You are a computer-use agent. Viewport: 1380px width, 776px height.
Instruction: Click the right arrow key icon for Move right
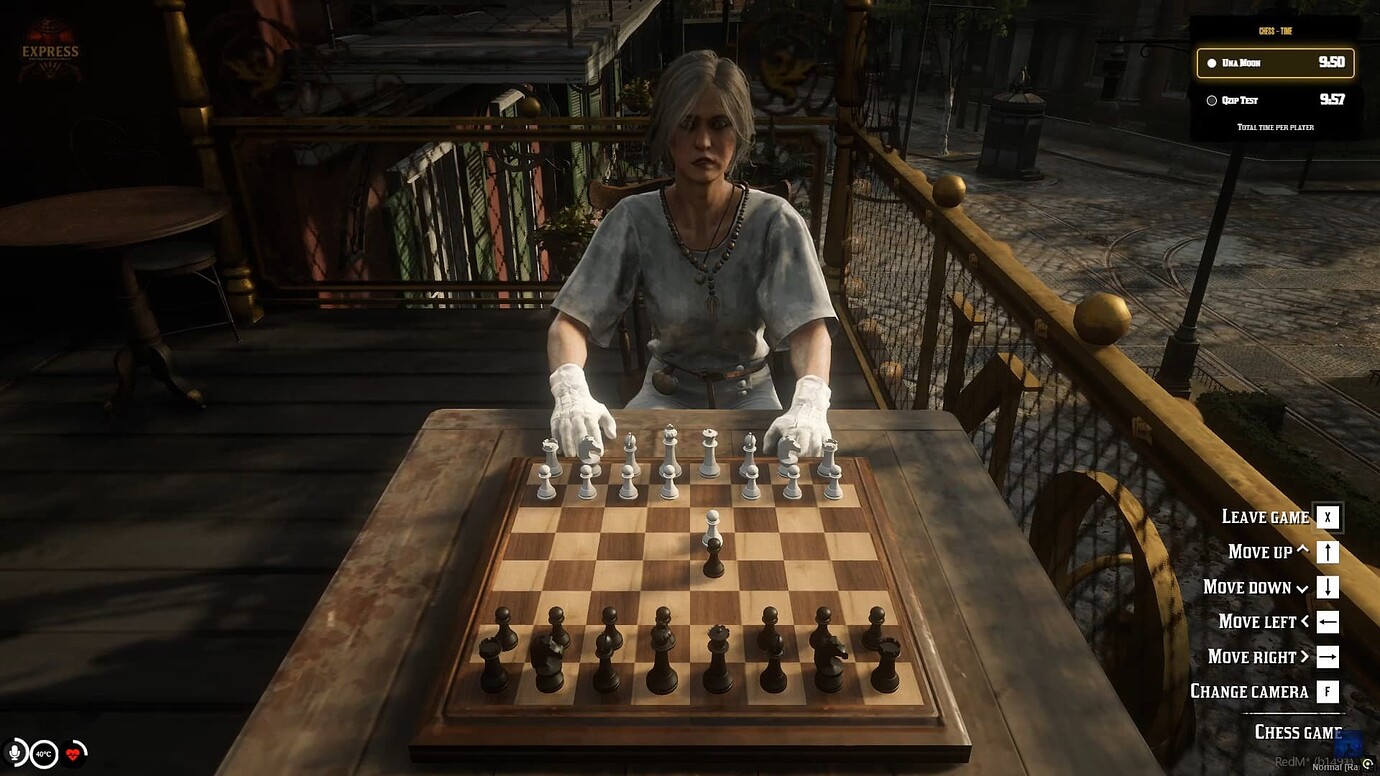[1328, 657]
